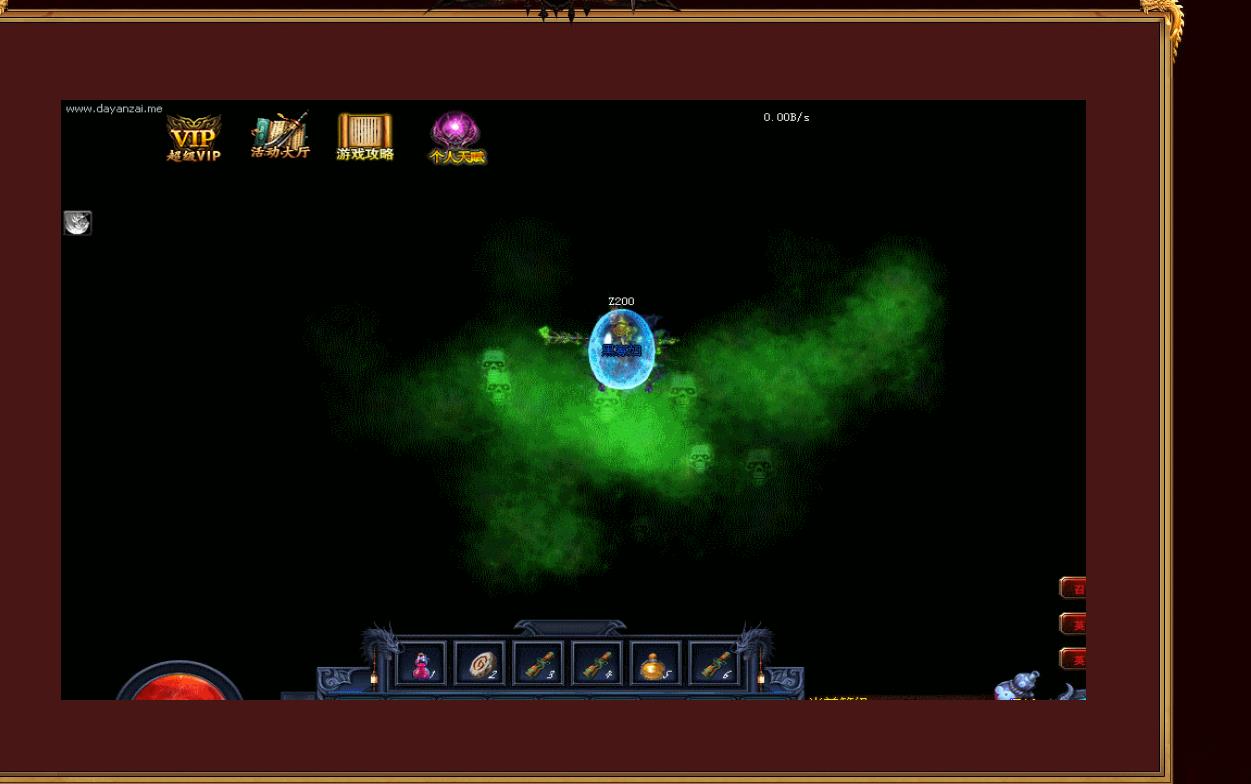Use the scroll in hotbar slot 3
The image size is (1251, 784).
coord(539,664)
